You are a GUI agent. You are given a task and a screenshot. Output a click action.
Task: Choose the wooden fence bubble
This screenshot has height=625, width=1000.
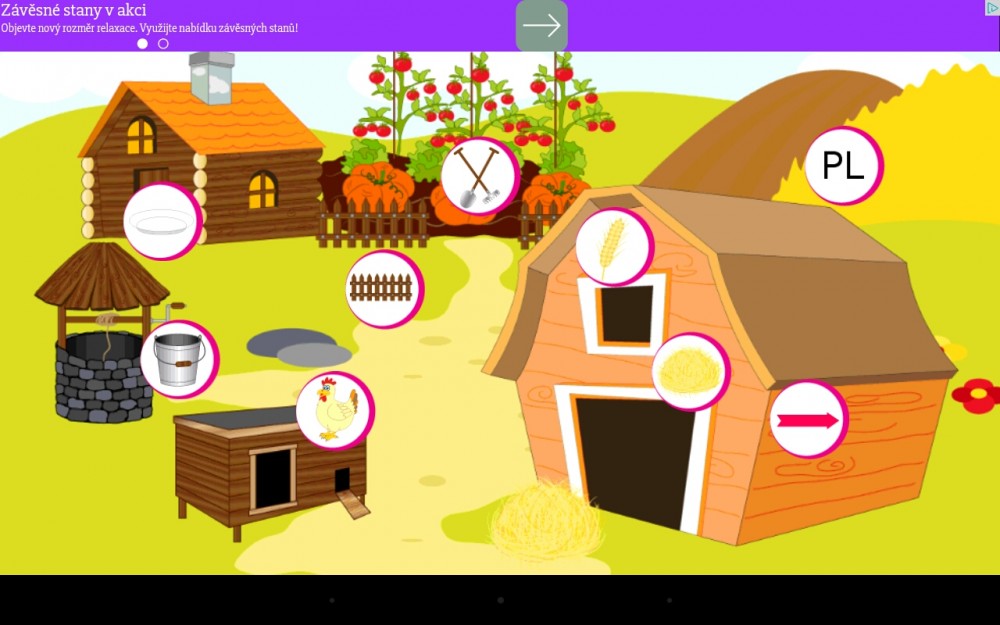tap(382, 288)
